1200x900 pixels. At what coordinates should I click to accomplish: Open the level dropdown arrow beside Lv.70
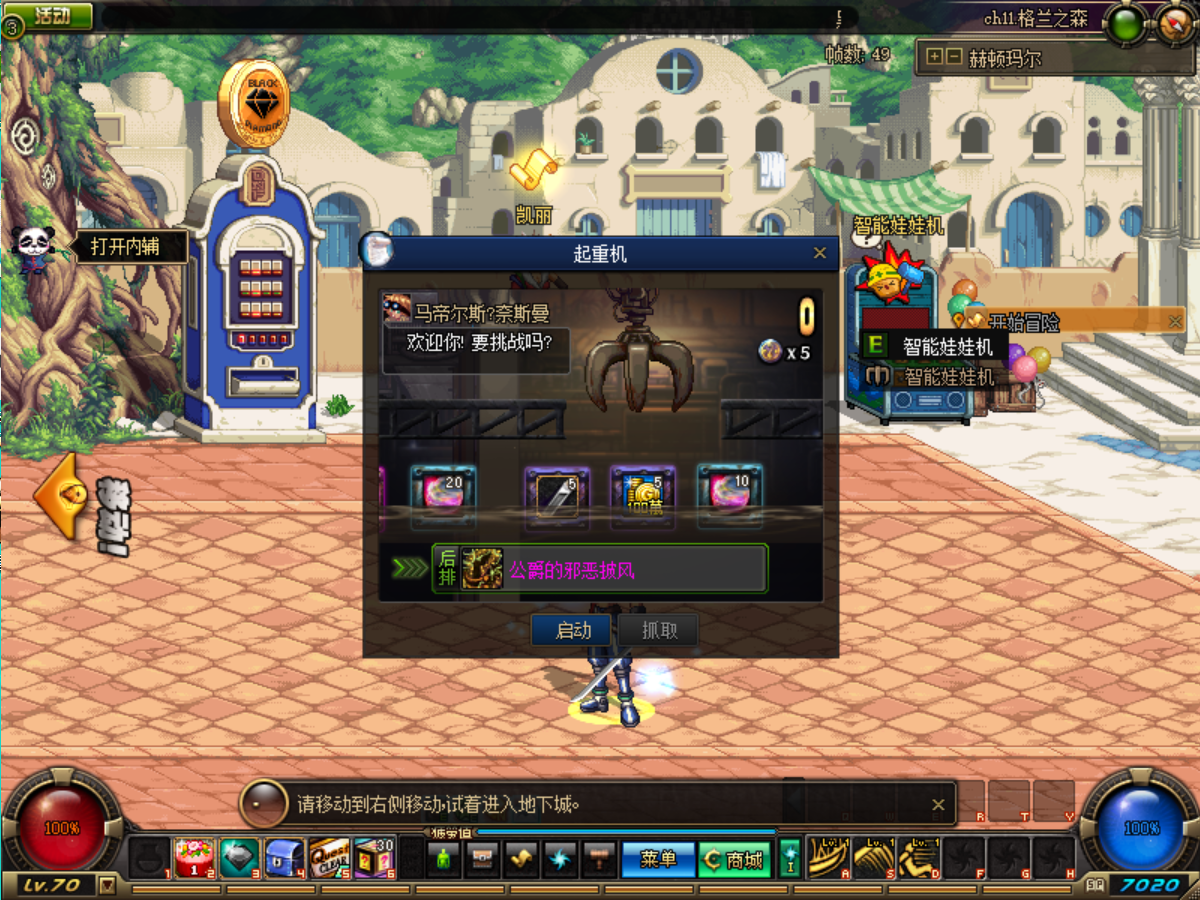pos(107,885)
